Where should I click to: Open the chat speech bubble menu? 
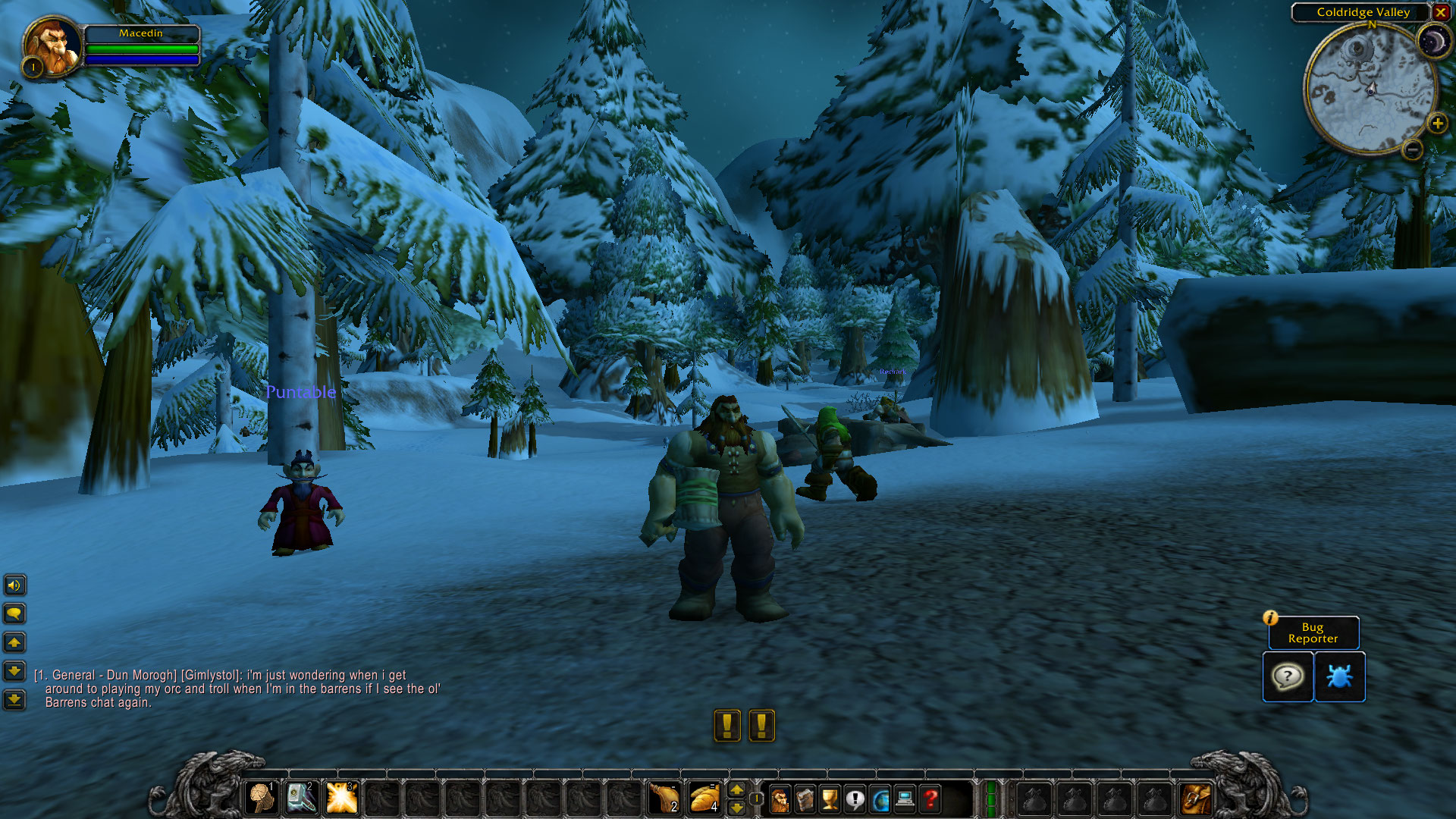click(14, 613)
